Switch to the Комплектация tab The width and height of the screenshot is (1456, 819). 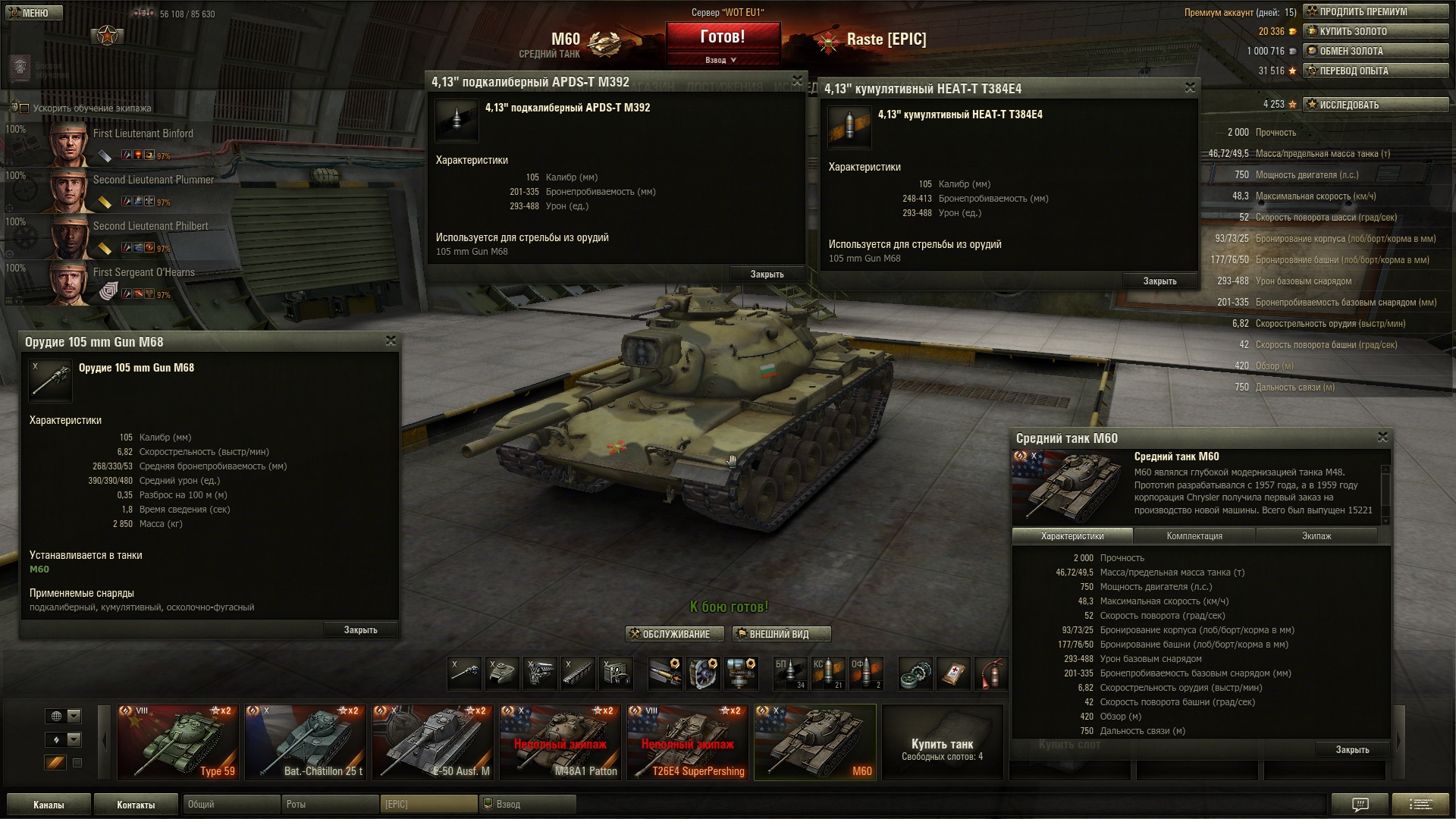(x=1194, y=536)
